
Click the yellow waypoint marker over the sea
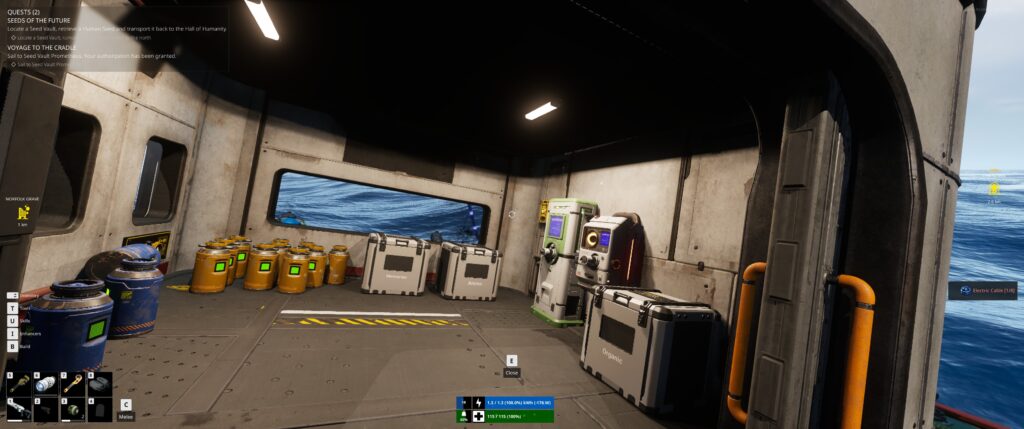pyautogui.click(x=994, y=188)
